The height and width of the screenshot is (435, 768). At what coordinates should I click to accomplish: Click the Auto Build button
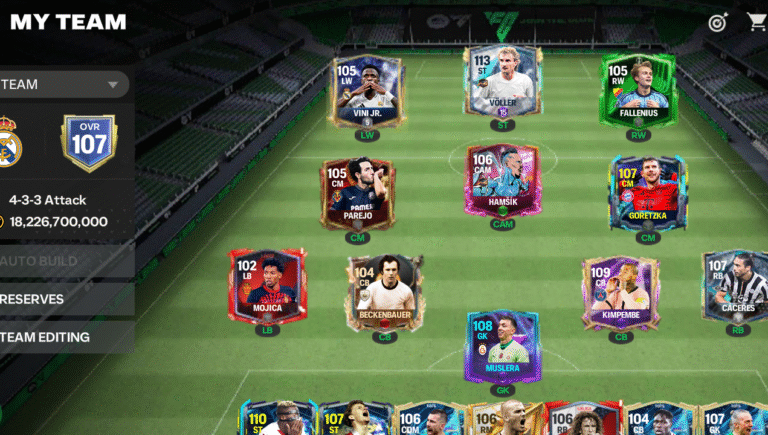pyautogui.click(x=60, y=261)
